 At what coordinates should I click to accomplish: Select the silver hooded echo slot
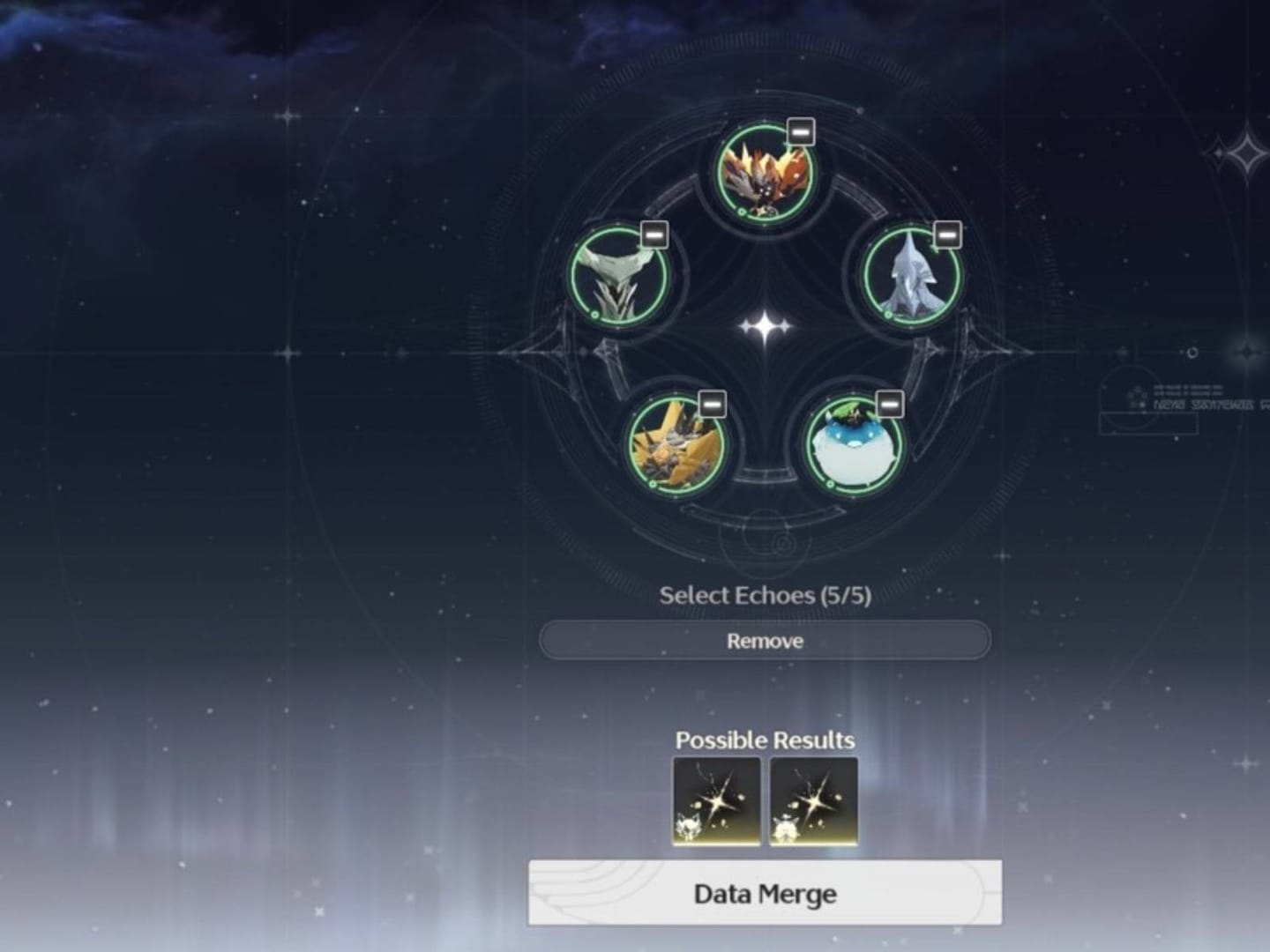click(x=910, y=275)
